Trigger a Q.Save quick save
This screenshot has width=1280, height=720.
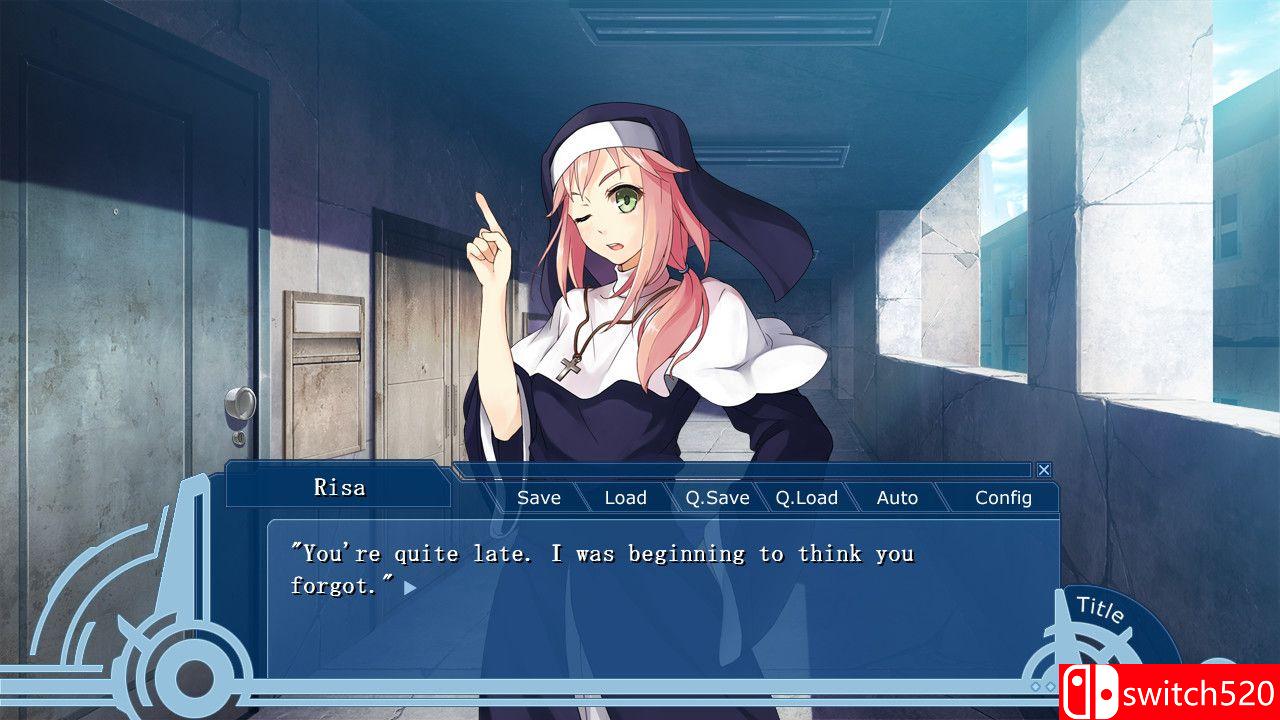click(x=716, y=497)
